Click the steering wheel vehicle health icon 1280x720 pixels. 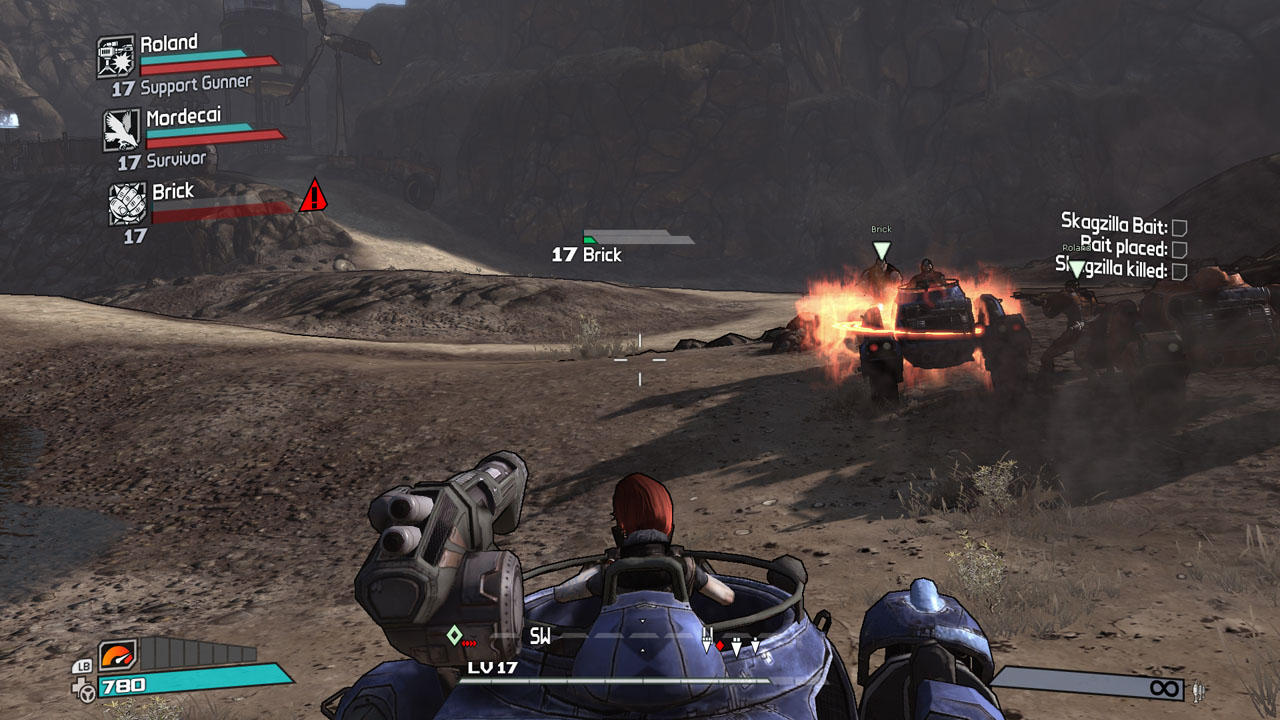coord(87,688)
